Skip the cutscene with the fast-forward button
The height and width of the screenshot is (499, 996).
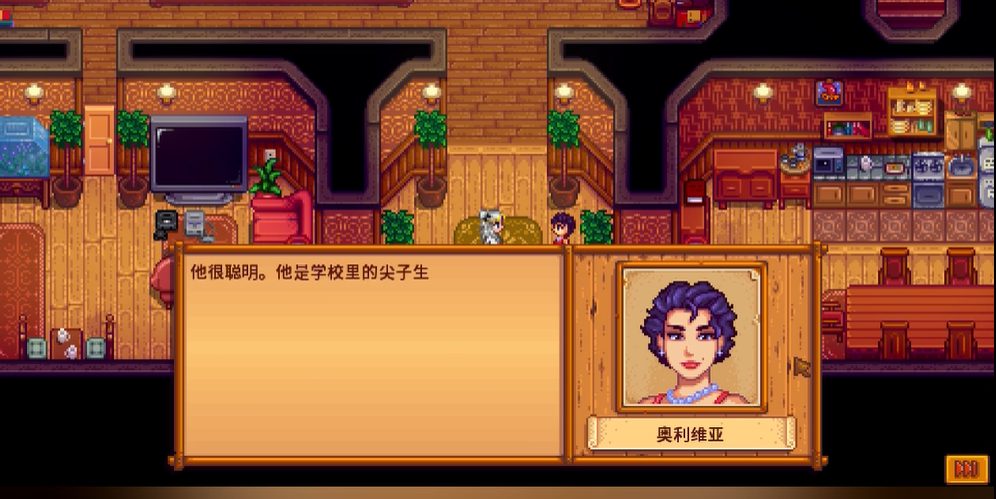point(966,468)
